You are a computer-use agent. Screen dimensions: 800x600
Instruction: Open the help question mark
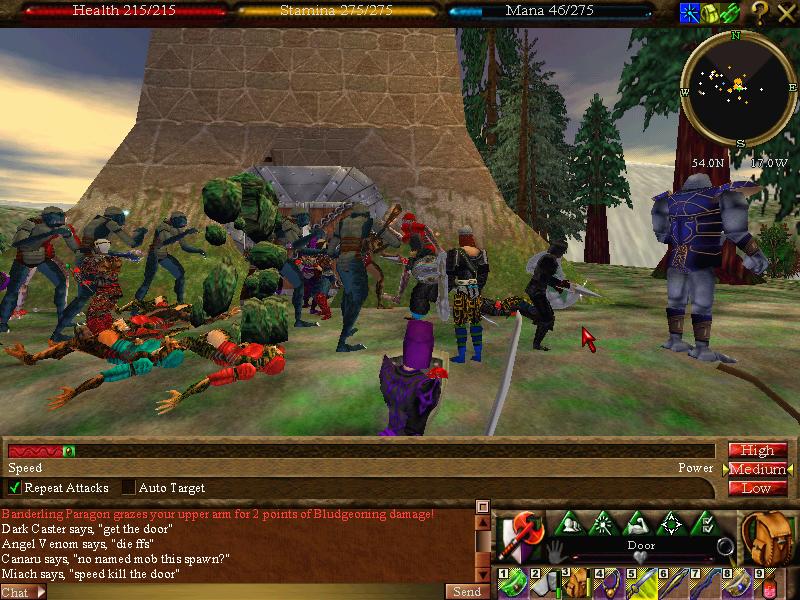click(x=760, y=12)
